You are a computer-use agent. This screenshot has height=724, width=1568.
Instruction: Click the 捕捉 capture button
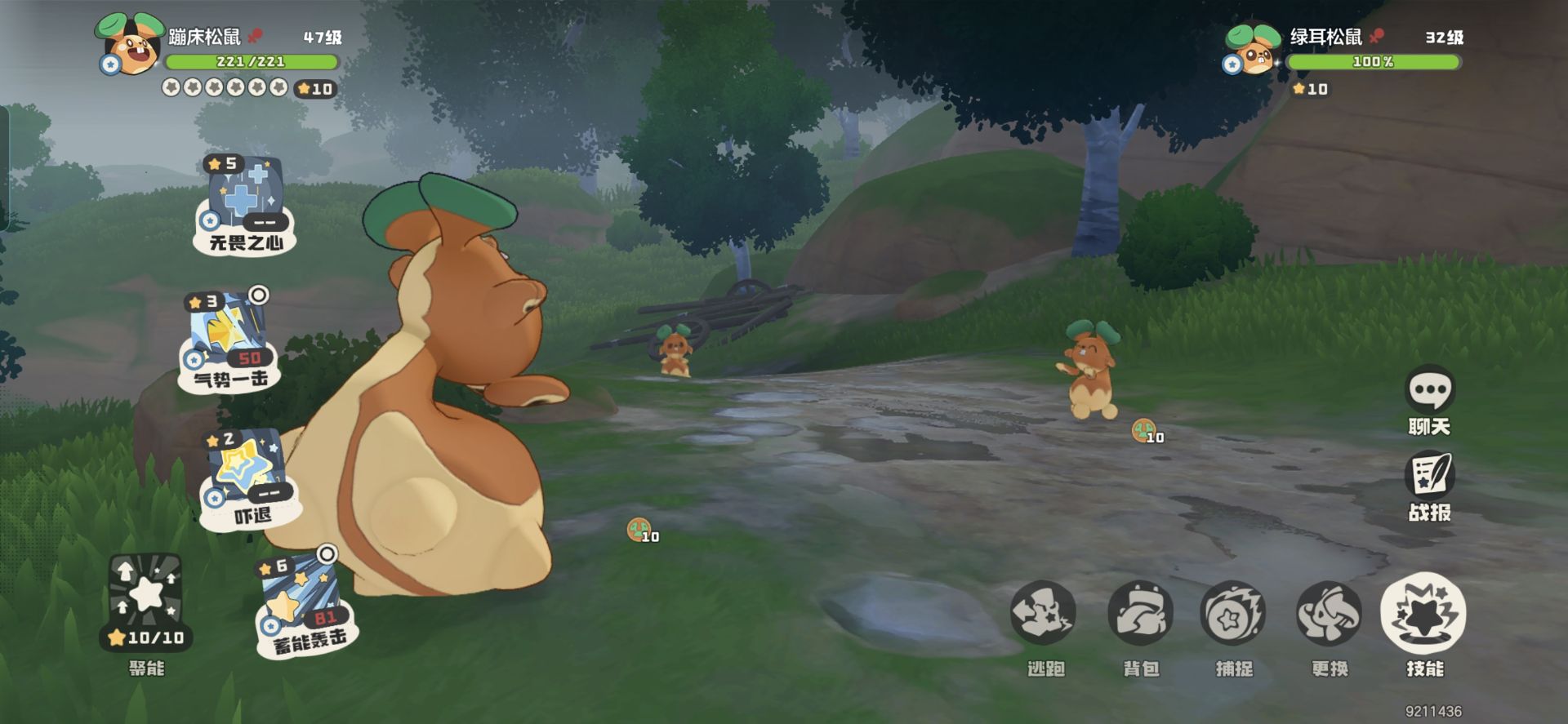pos(1232,613)
